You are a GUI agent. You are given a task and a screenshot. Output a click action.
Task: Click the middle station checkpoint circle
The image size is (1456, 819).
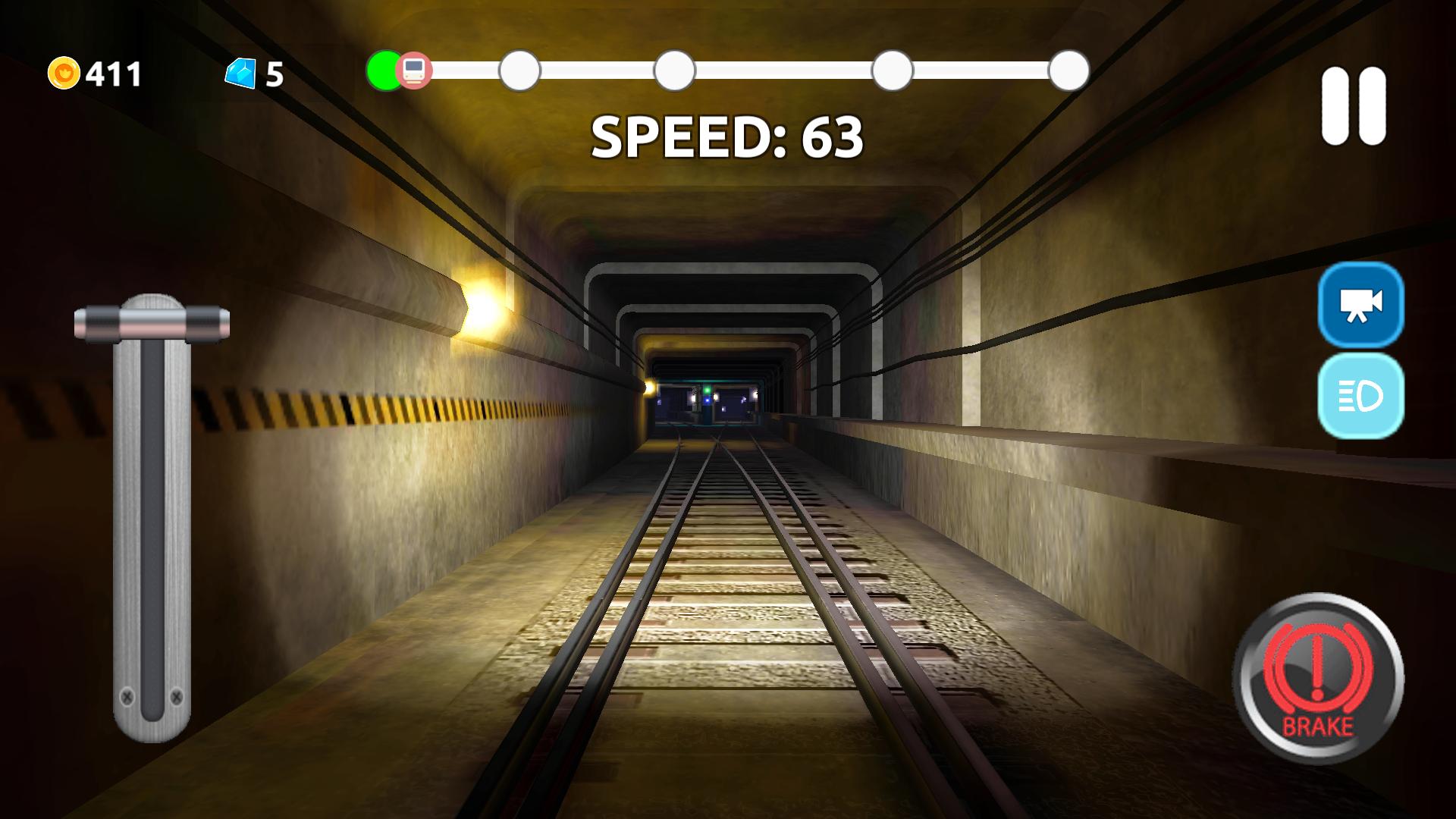click(x=673, y=71)
